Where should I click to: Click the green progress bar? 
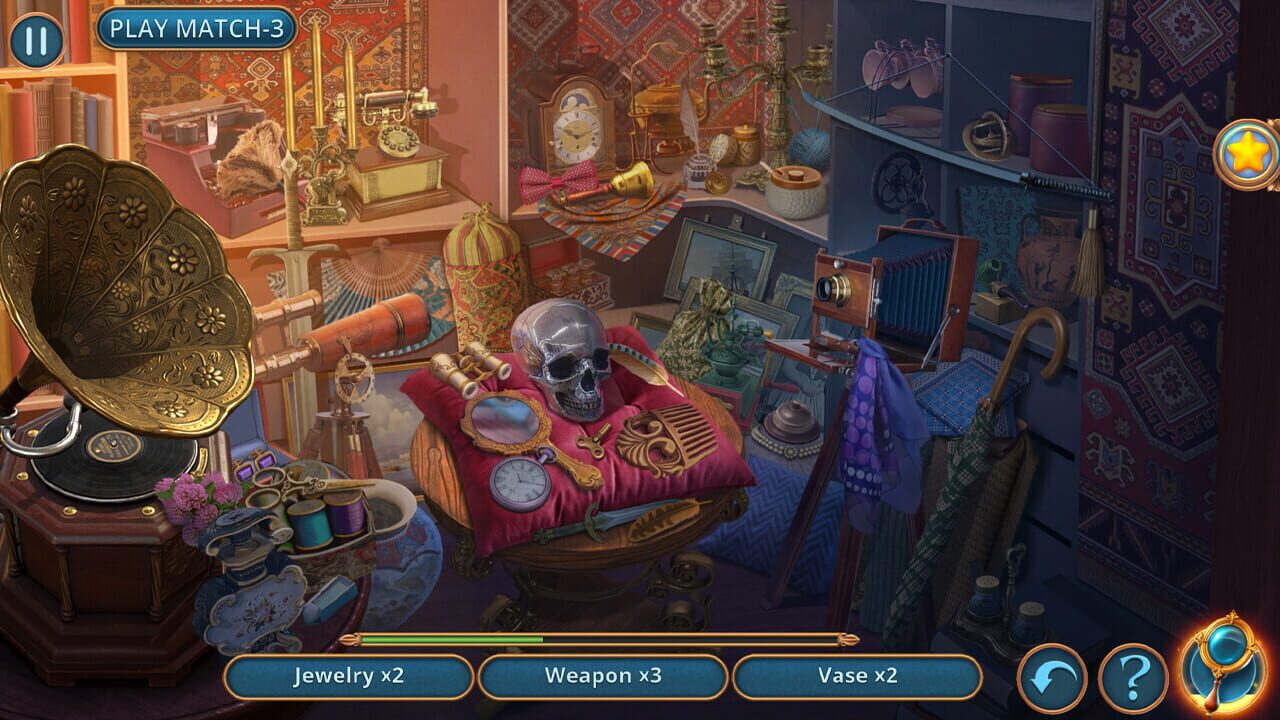click(x=450, y=637)
